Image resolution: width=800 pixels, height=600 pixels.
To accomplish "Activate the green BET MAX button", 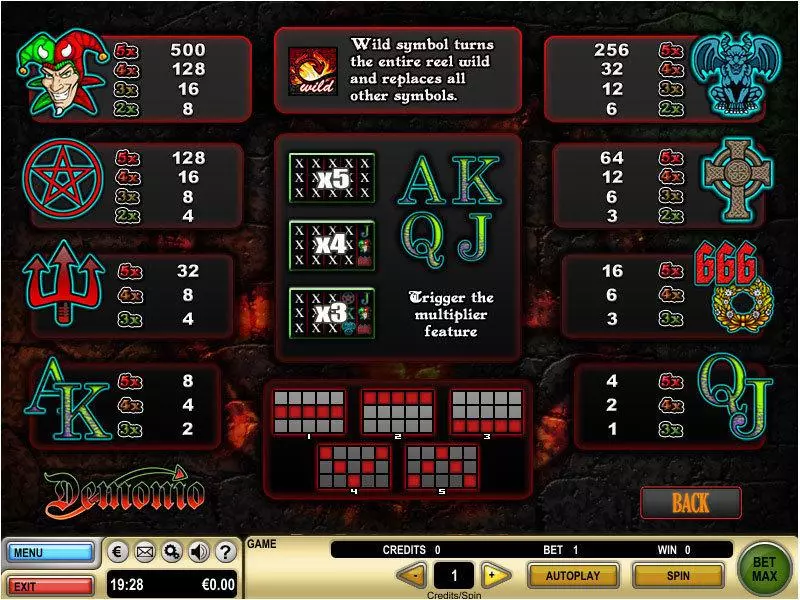I will [765, 569].
